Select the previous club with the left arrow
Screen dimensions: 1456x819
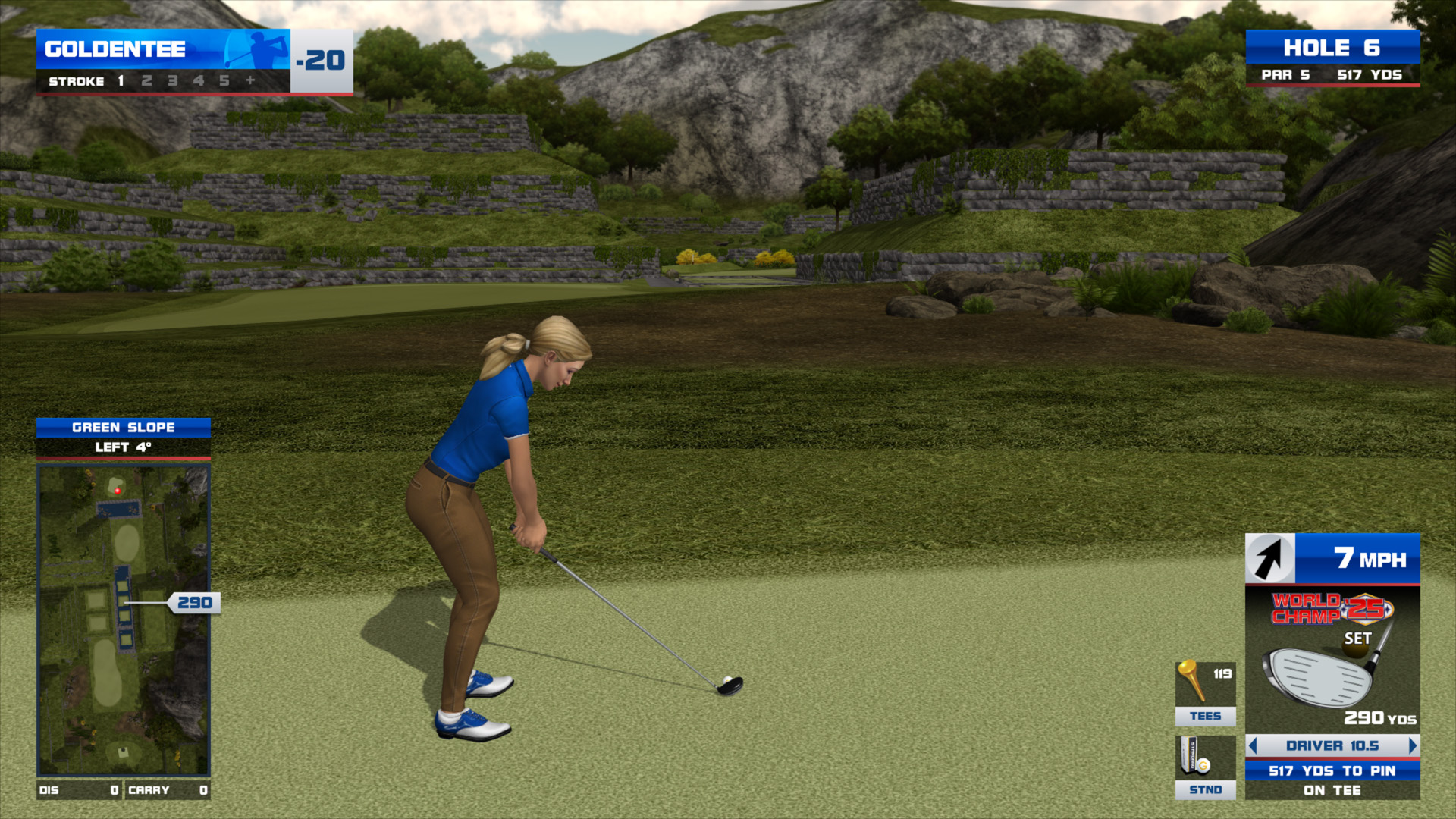tap(1254, 745)
